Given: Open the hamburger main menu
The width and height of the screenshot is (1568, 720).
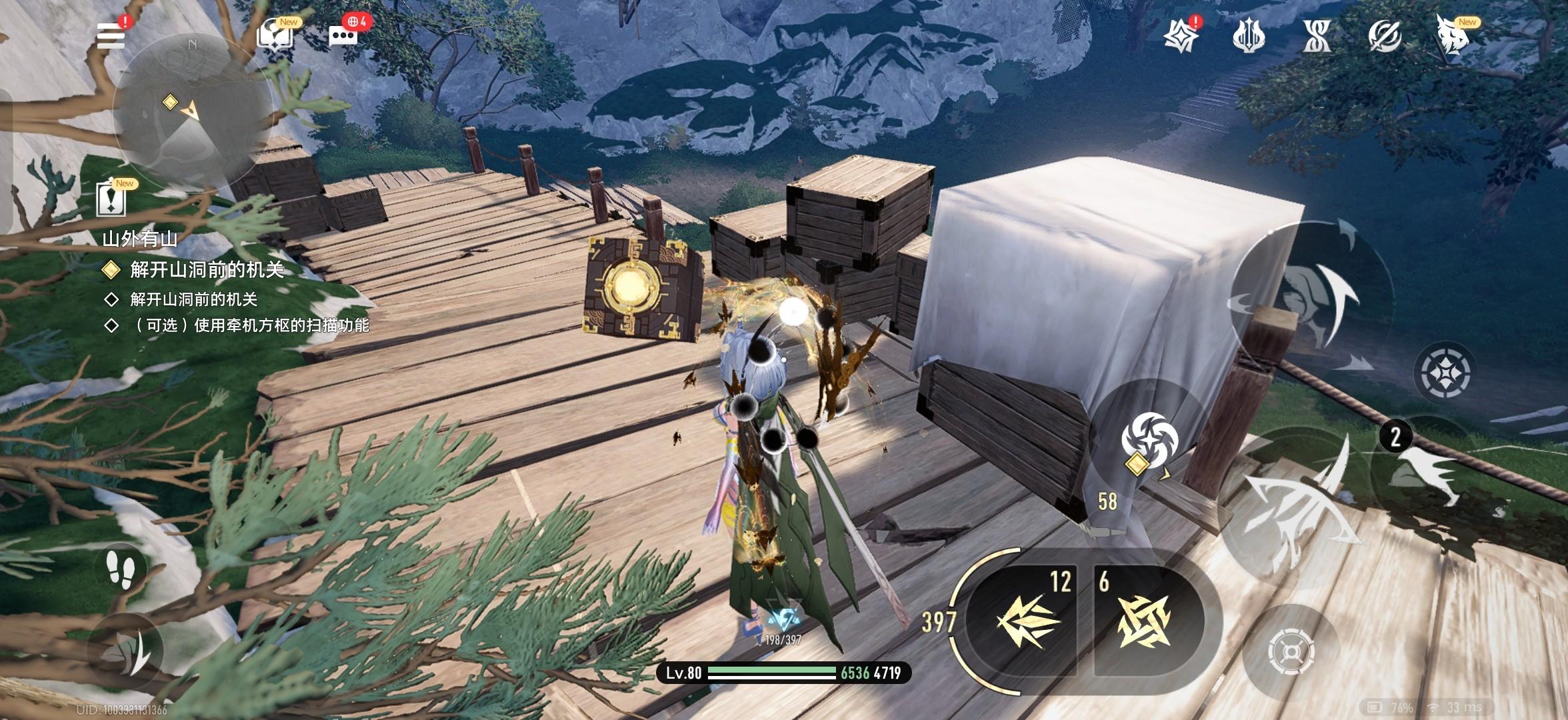Looking at the screenshot, I should [x=111, y=35].
